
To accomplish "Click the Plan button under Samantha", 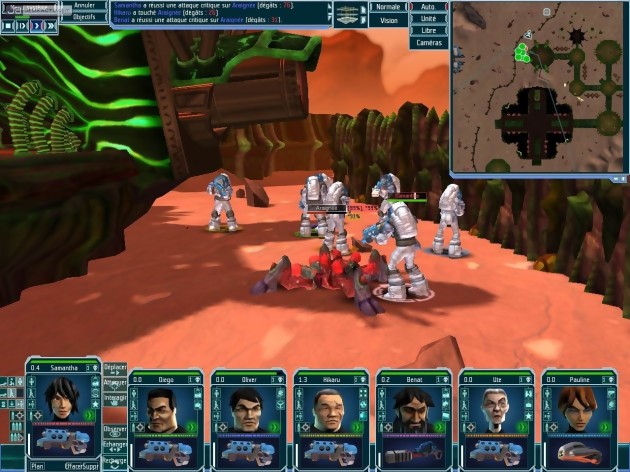I will [x=37, y=466].
